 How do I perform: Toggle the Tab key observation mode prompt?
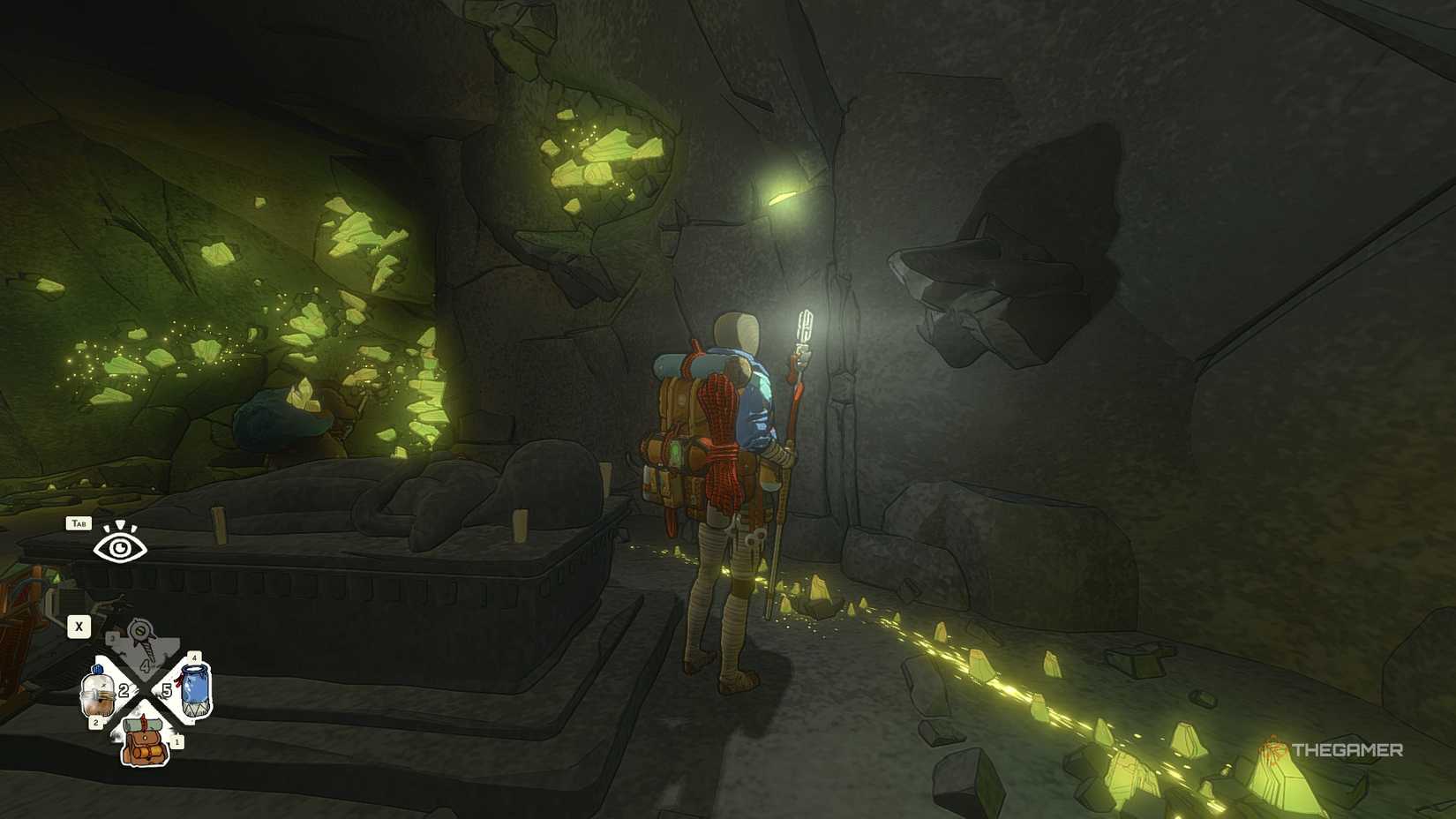point(79,522)
